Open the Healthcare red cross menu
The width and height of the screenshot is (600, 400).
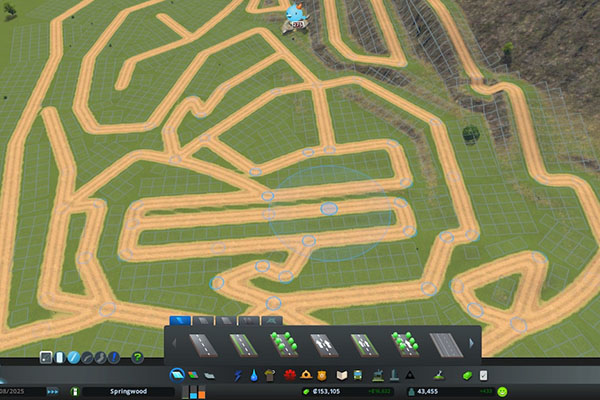[x=290, y=375]
